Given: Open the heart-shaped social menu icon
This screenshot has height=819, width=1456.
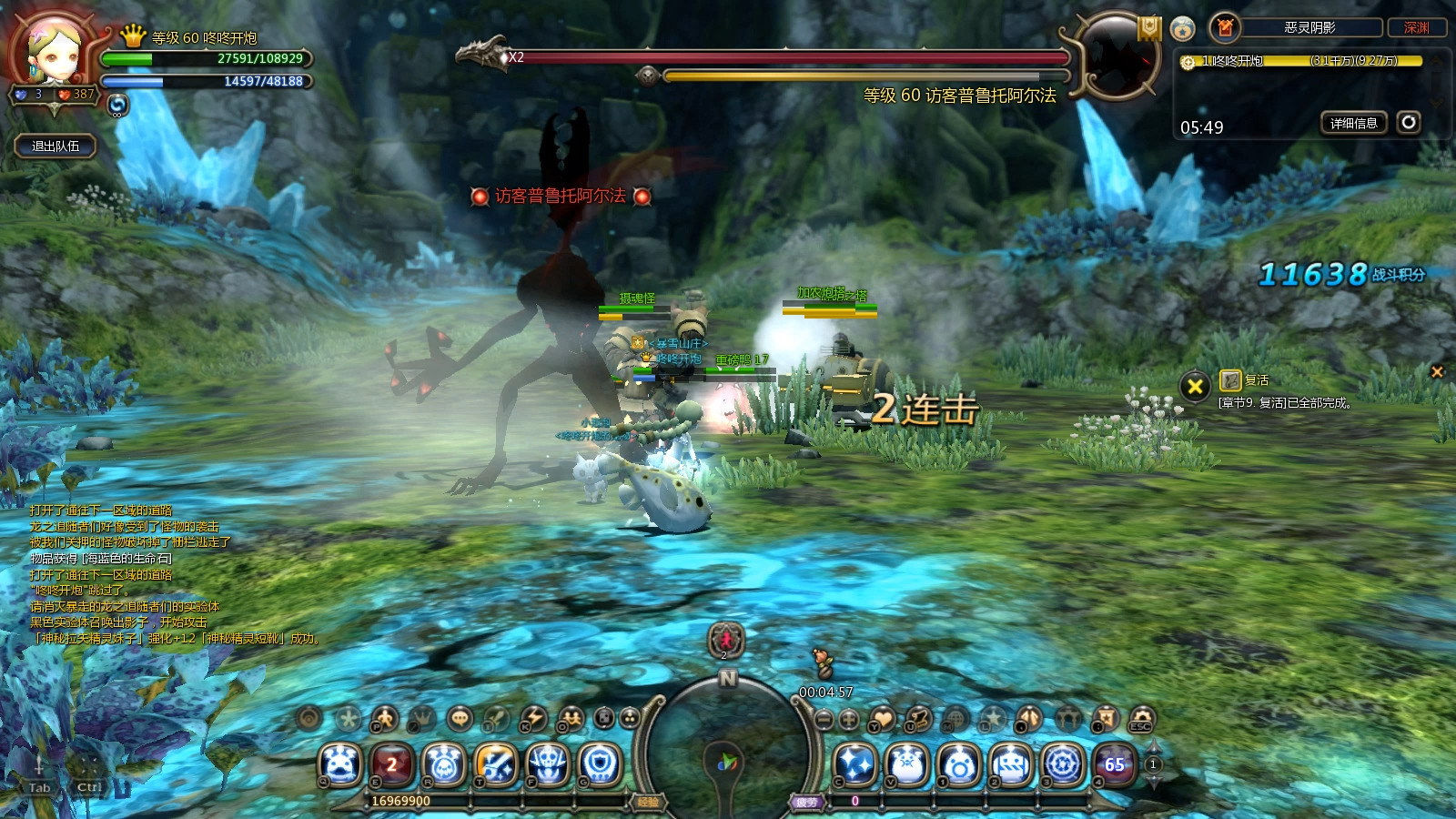Looking at the screenshot, I should pos(881,719).
